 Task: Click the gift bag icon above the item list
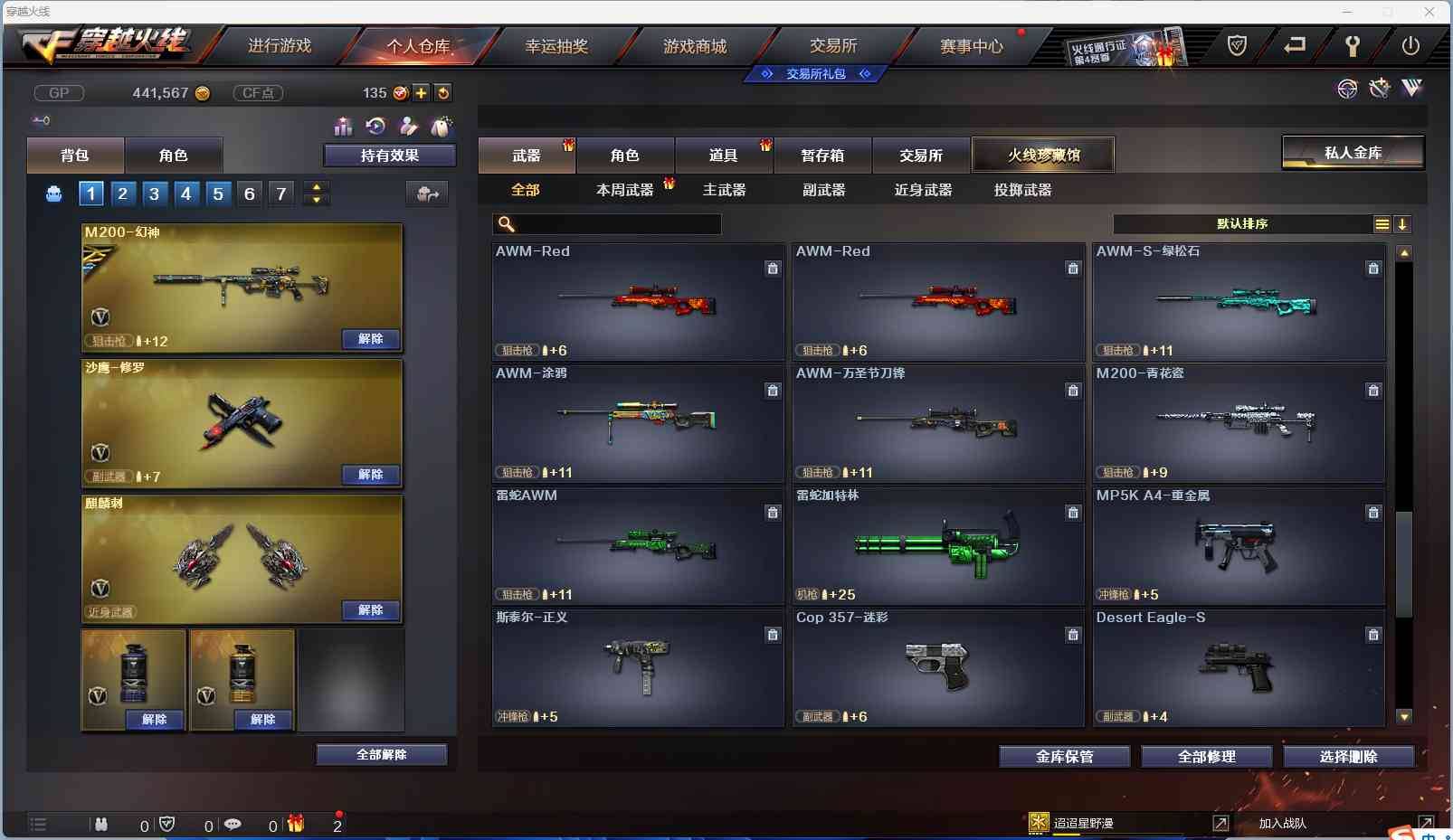point(442,127)
